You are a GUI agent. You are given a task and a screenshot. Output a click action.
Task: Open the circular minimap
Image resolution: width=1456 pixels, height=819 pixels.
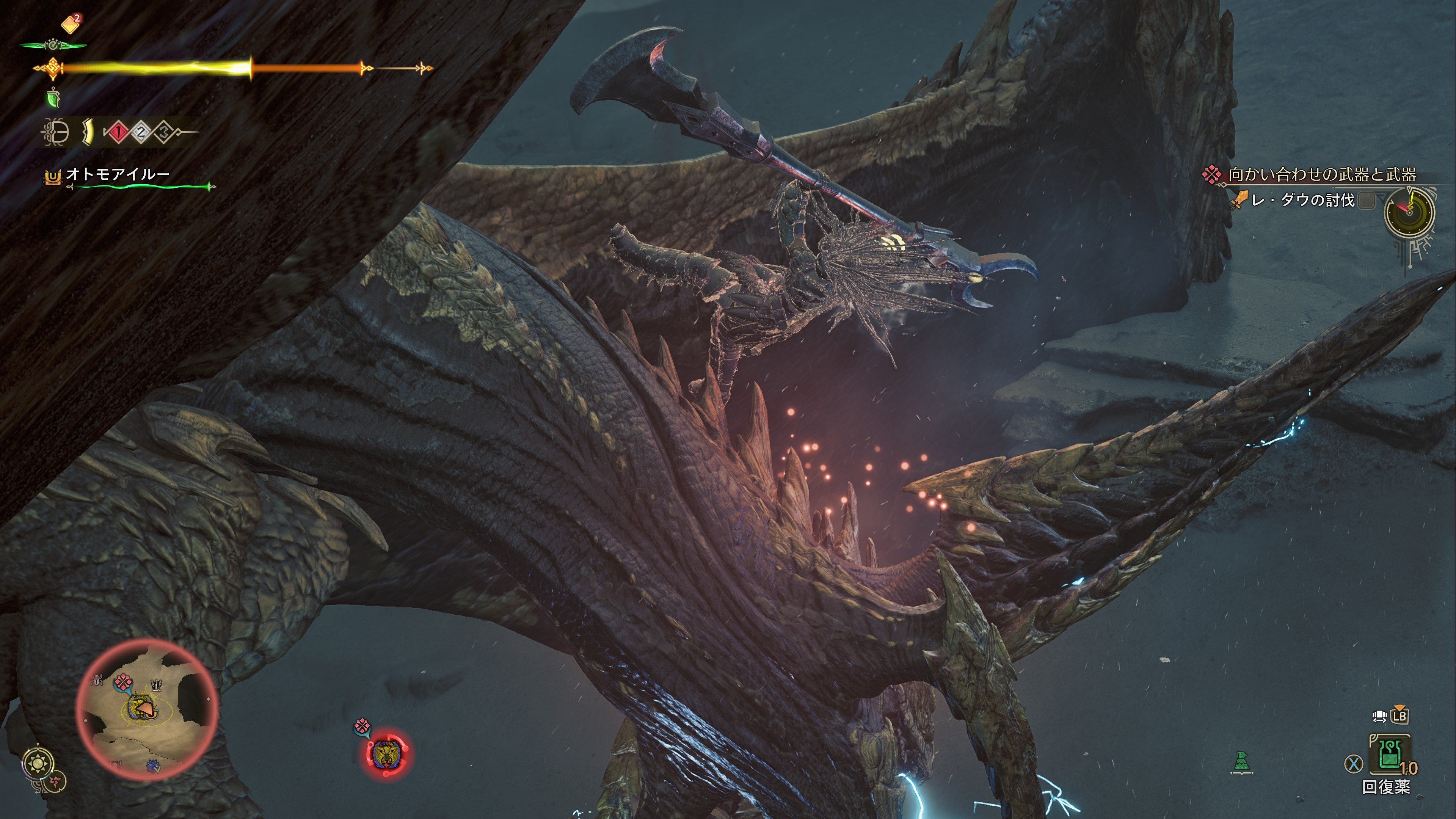[x=147, y=709]
